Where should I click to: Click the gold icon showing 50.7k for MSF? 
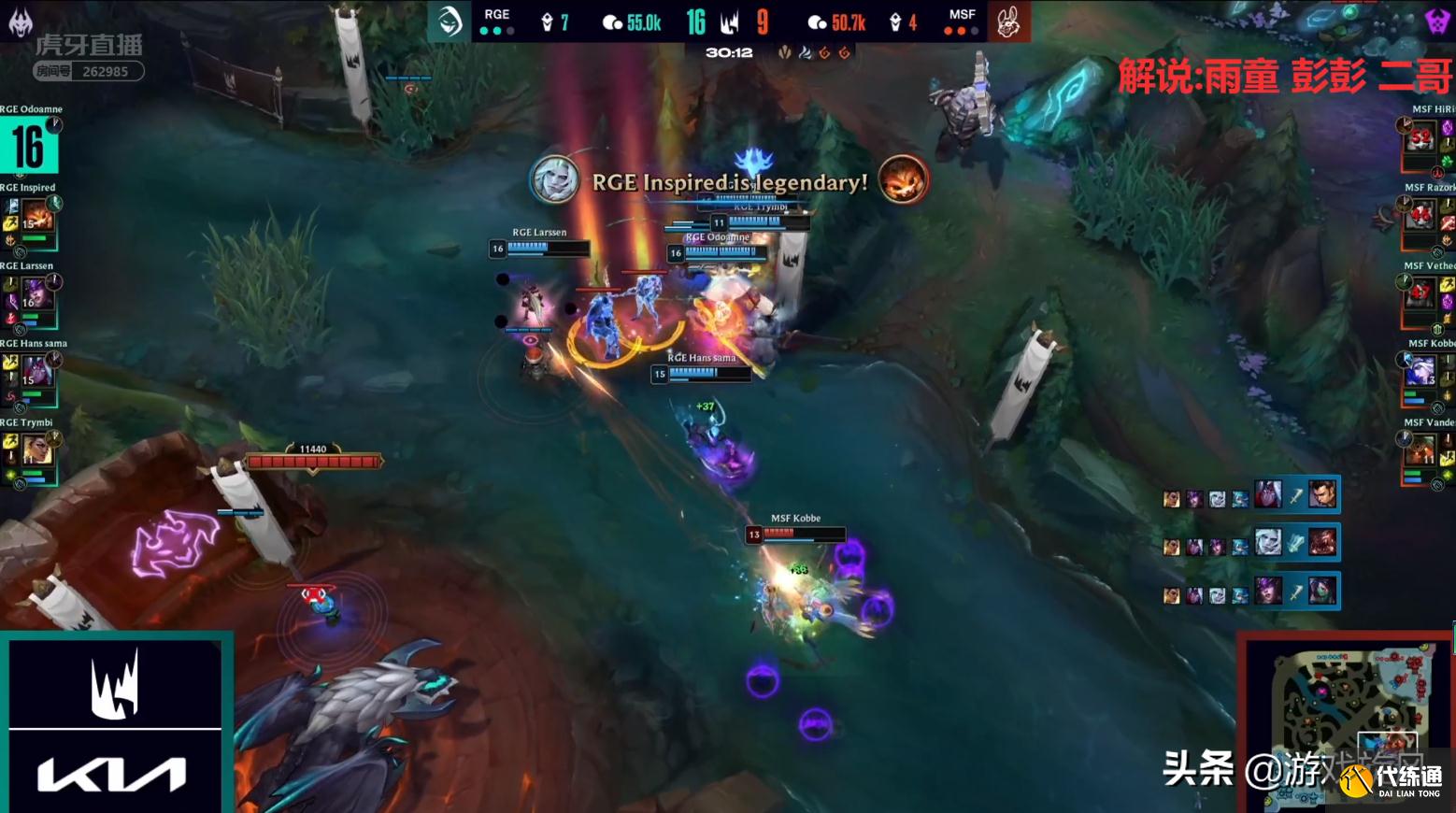(x=818, y=21)
